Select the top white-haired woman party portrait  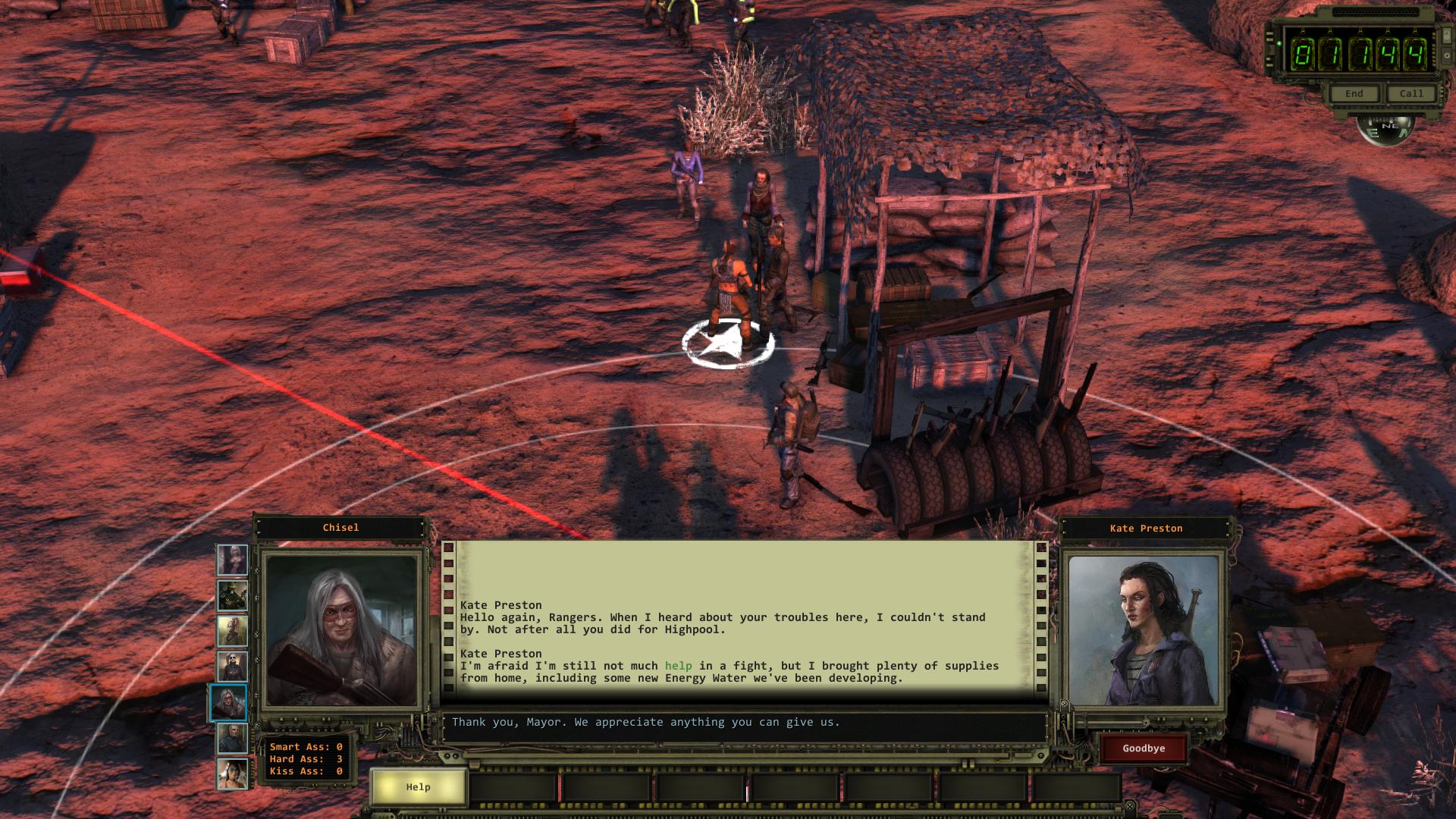(232, 560)
